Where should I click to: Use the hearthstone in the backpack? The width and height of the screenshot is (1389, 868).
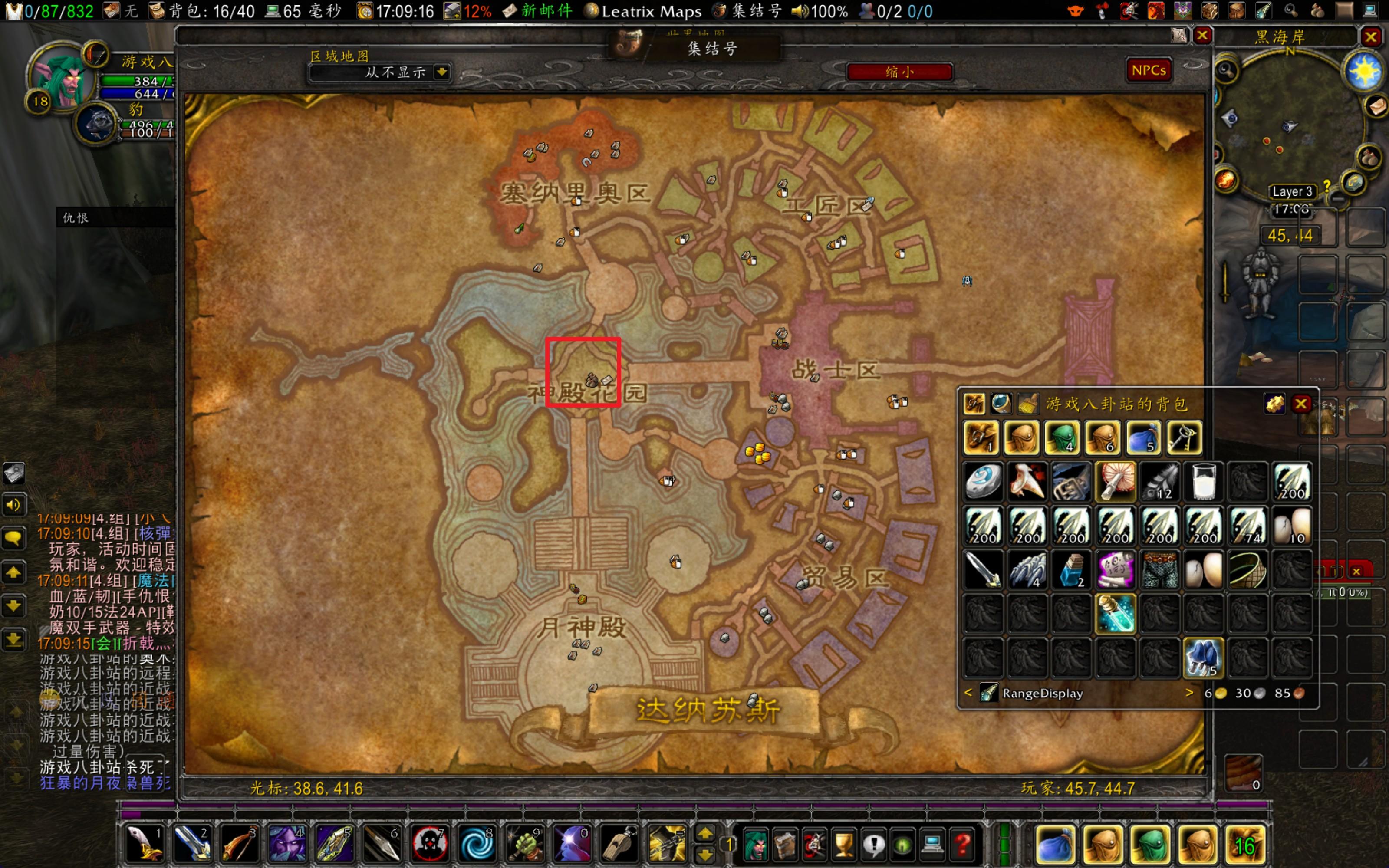tap(983, 481)
